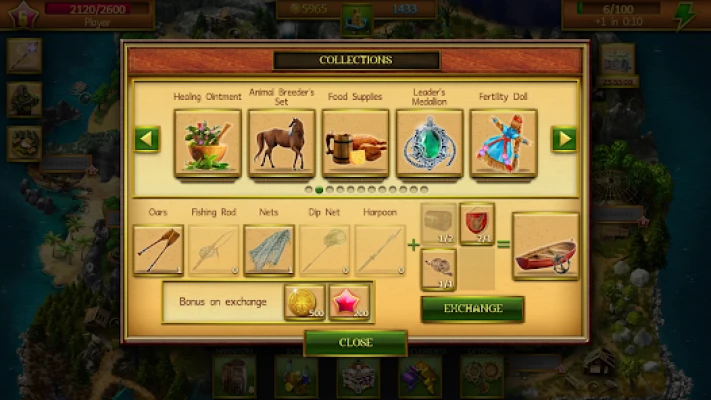Click the red shield requirement icon
711x400 pixels.
click(476, 222)
